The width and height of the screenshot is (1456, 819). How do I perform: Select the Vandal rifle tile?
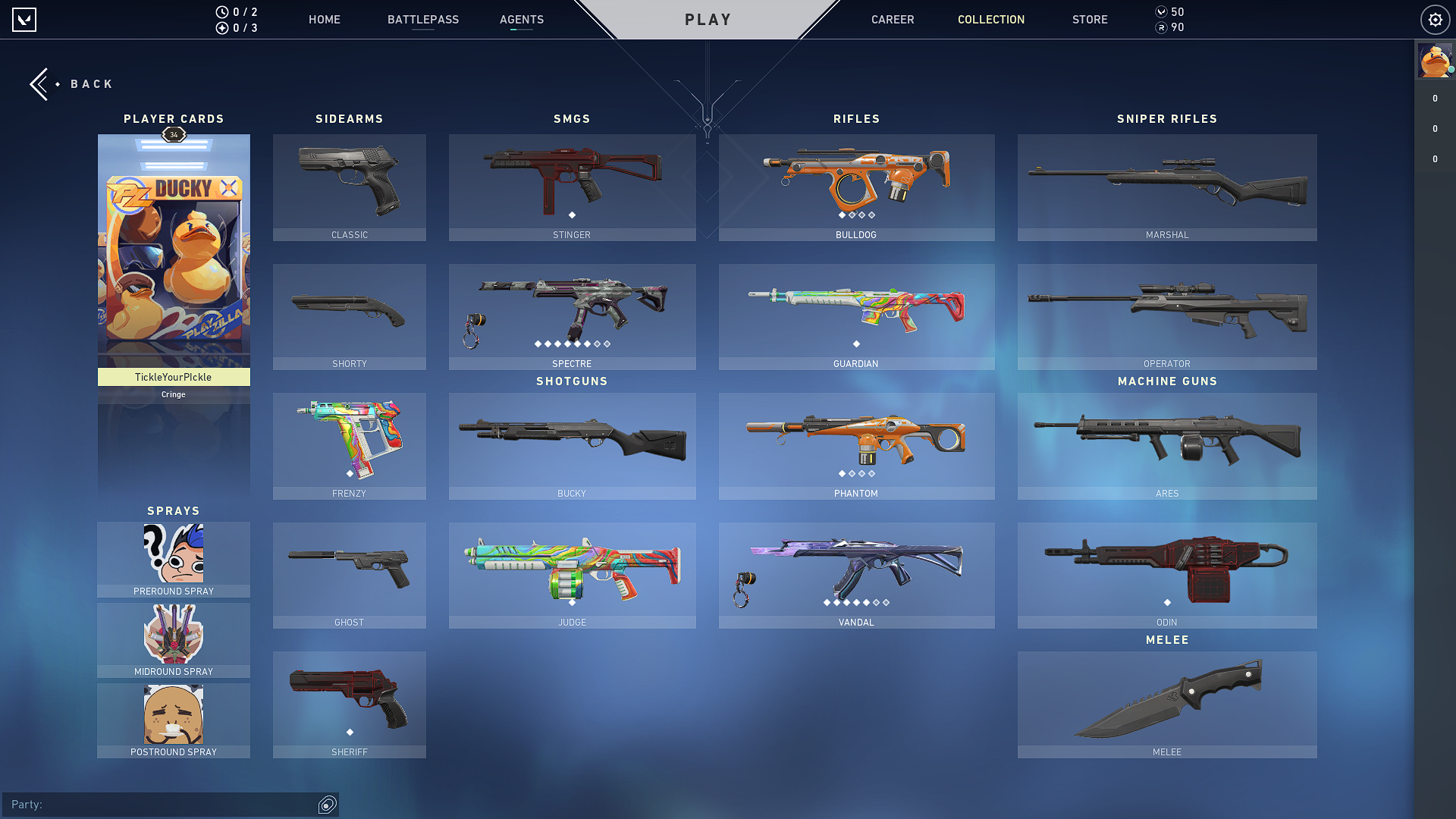[x=856, y=575]
